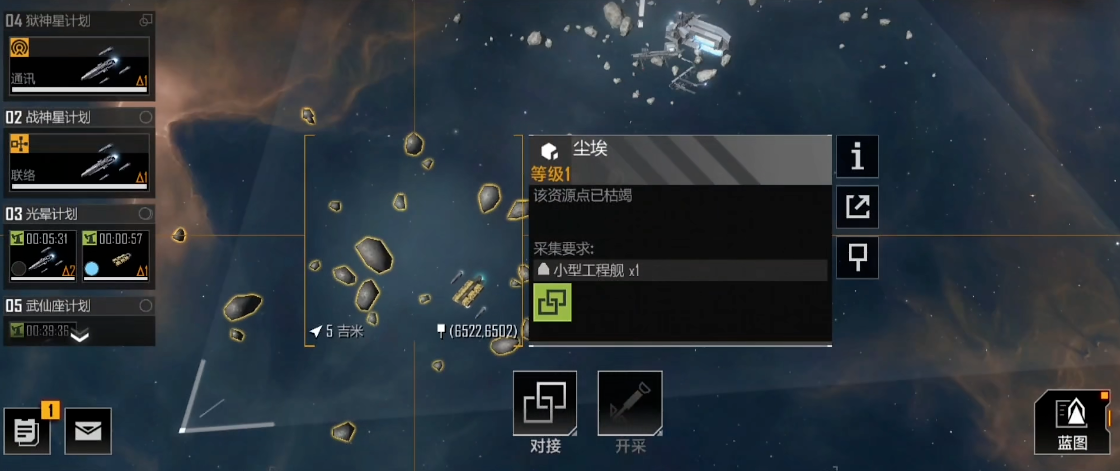The image size is (1120, 471).
Task: Toggle the 狱神星计划 window-stack icon
Action: point(146,20)
